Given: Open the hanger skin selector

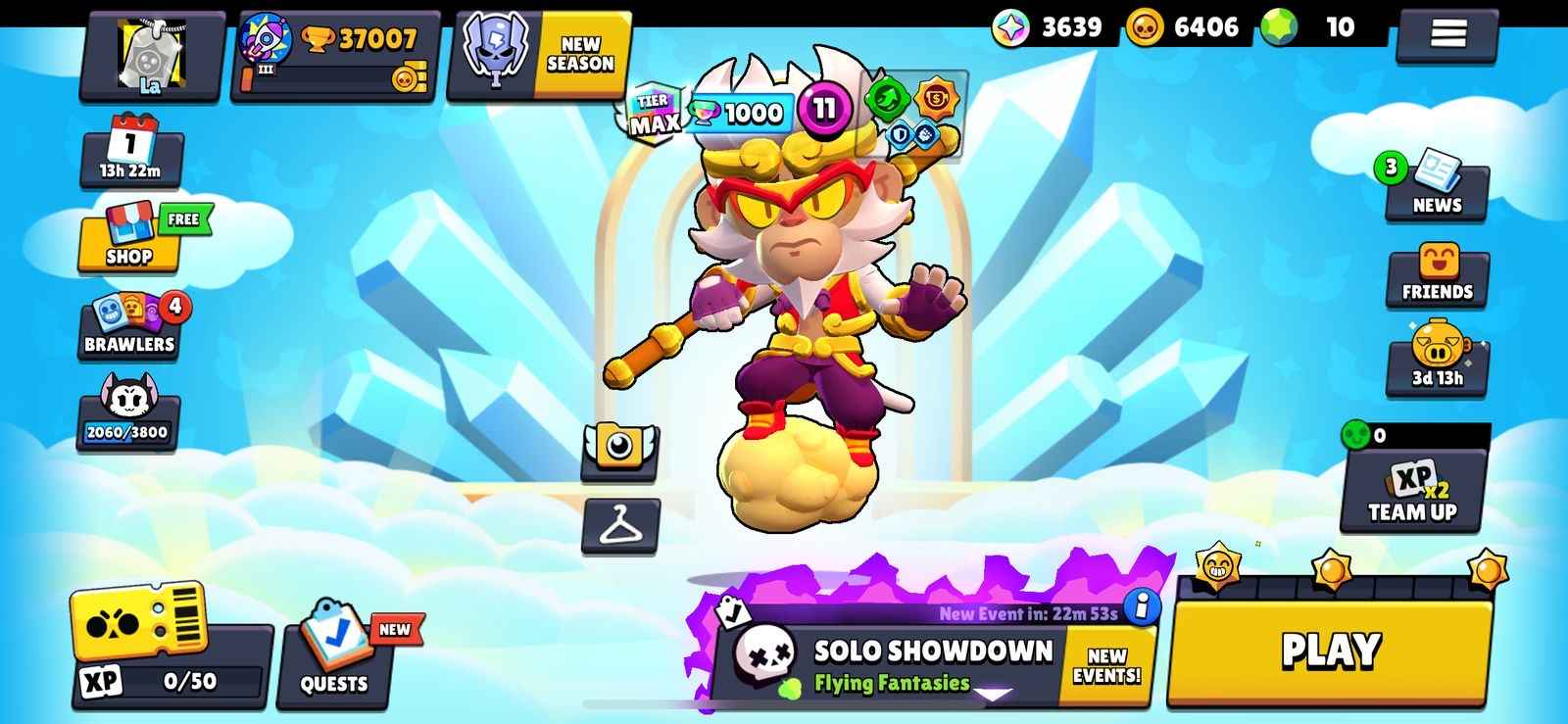Looking at the screenshot, I should coord(619,524).
